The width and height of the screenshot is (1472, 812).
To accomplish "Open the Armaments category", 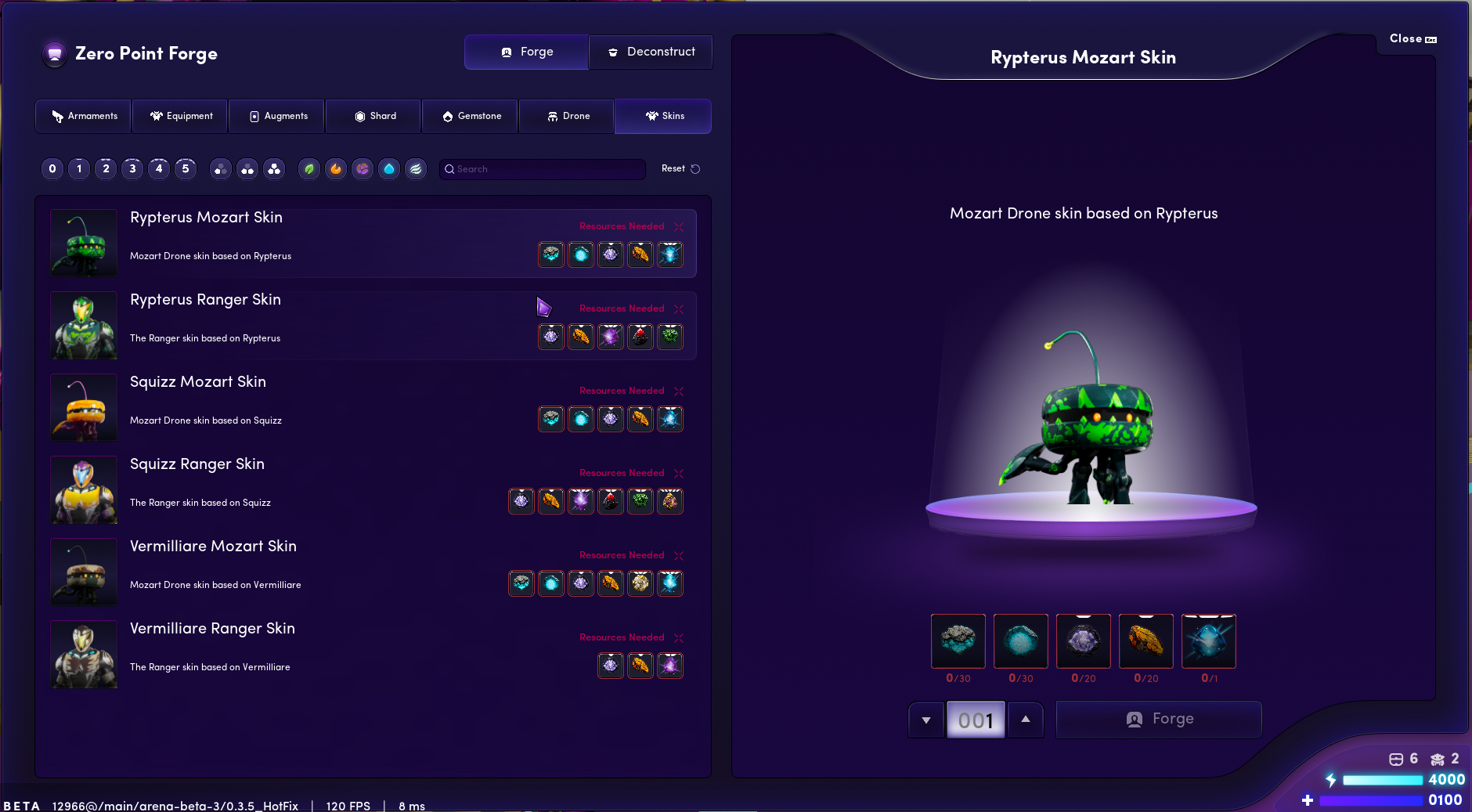I will tap(84, 116).
